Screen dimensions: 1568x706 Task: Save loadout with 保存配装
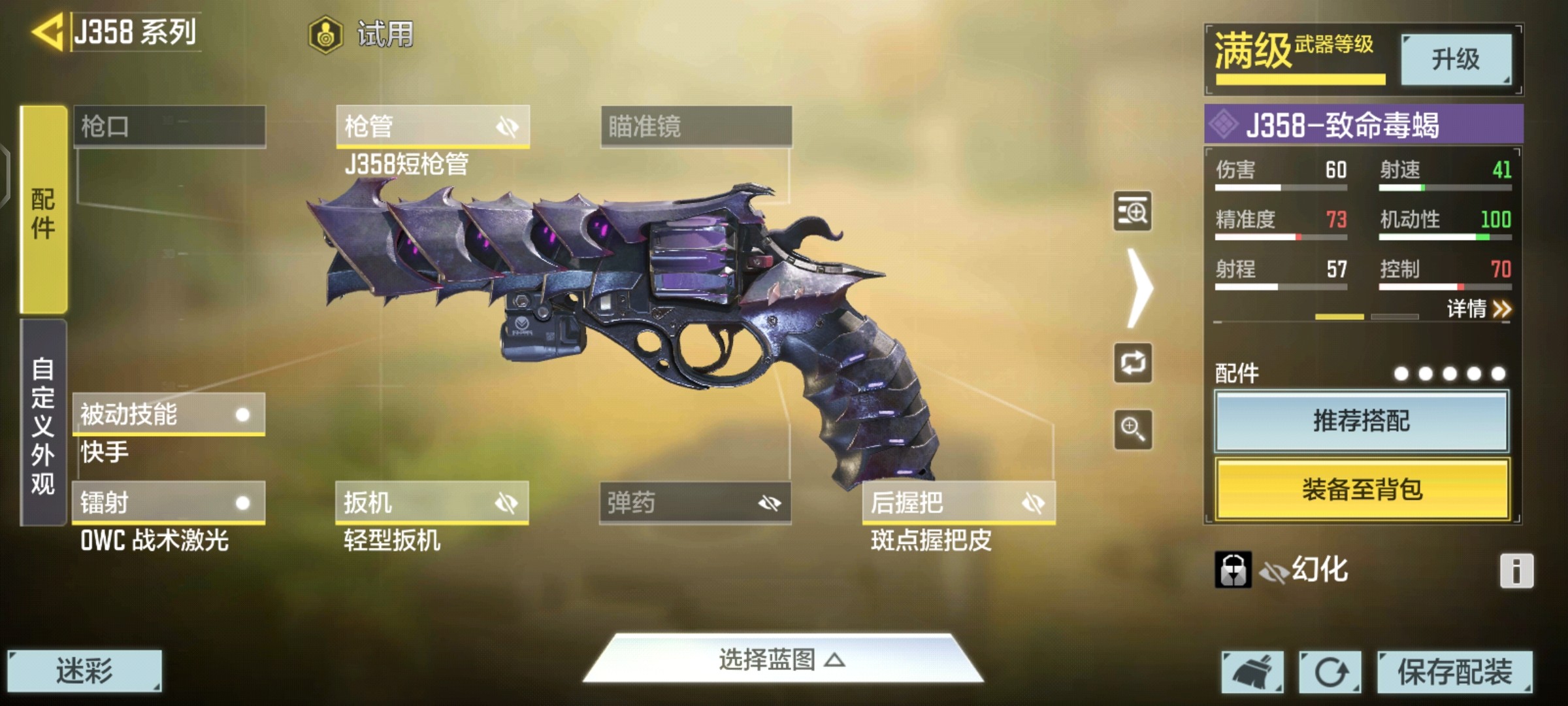pyautogui.click(x=1454, y=672)
